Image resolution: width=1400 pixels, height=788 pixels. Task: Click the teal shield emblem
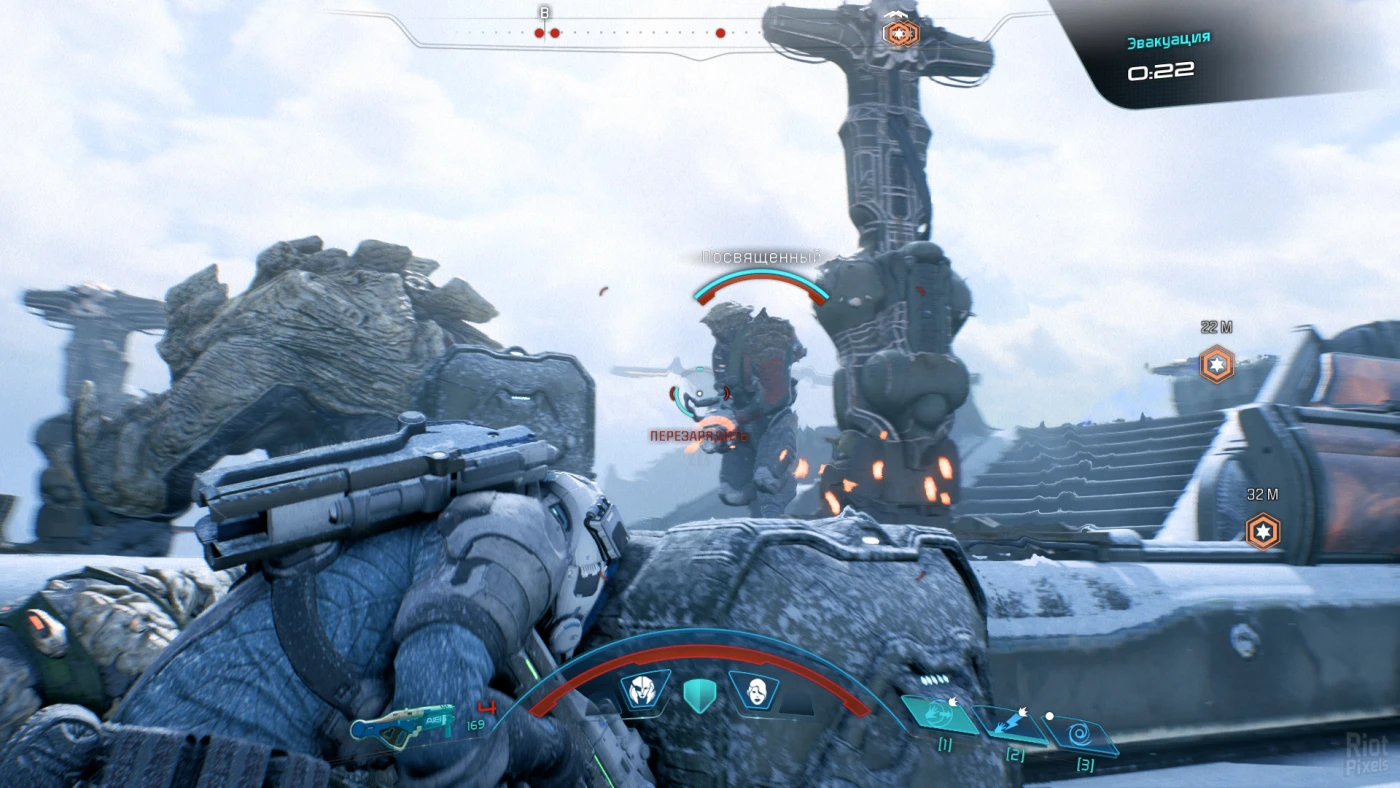tap(698, 693)
